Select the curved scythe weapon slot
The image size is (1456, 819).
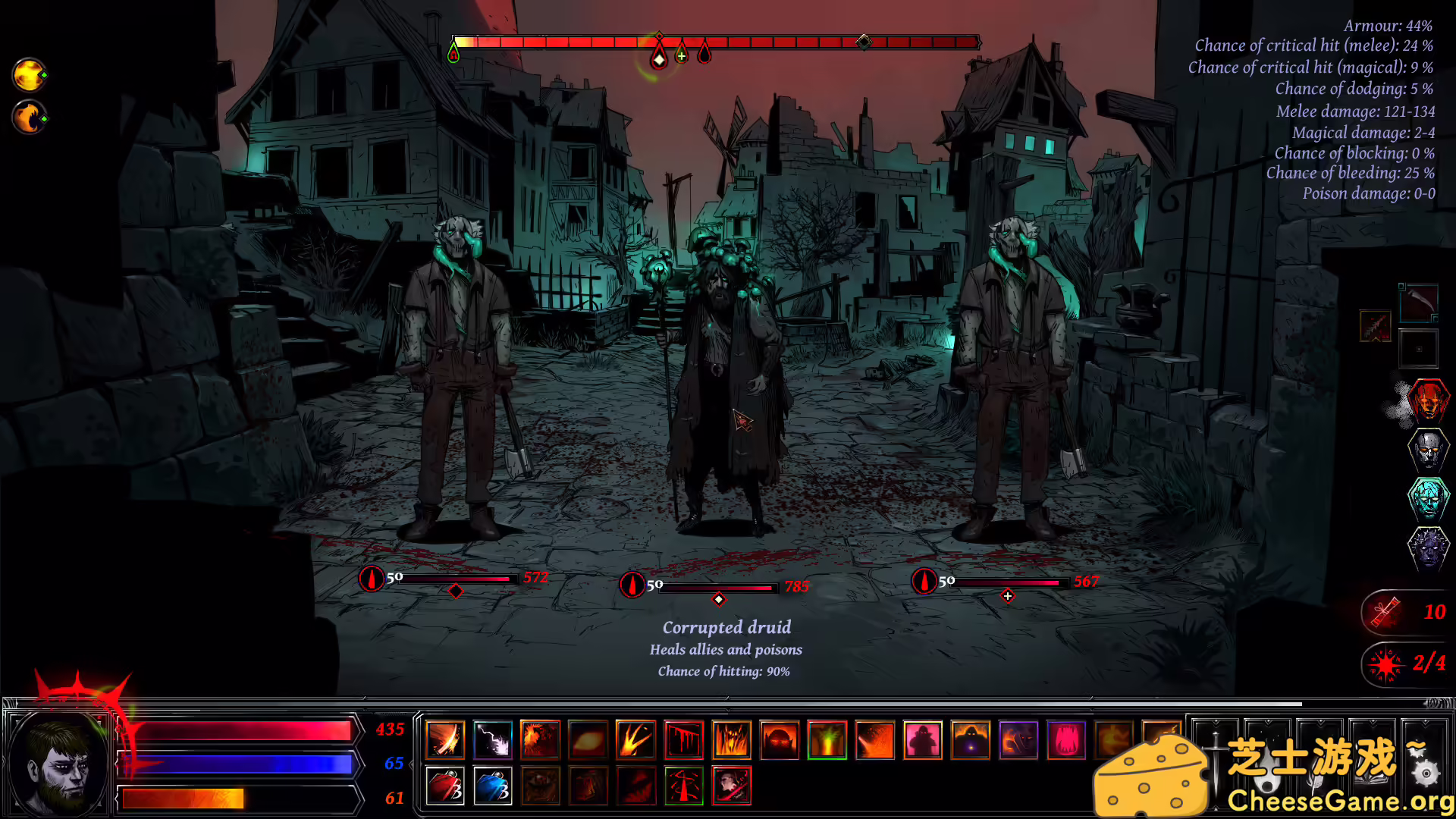1418,303
